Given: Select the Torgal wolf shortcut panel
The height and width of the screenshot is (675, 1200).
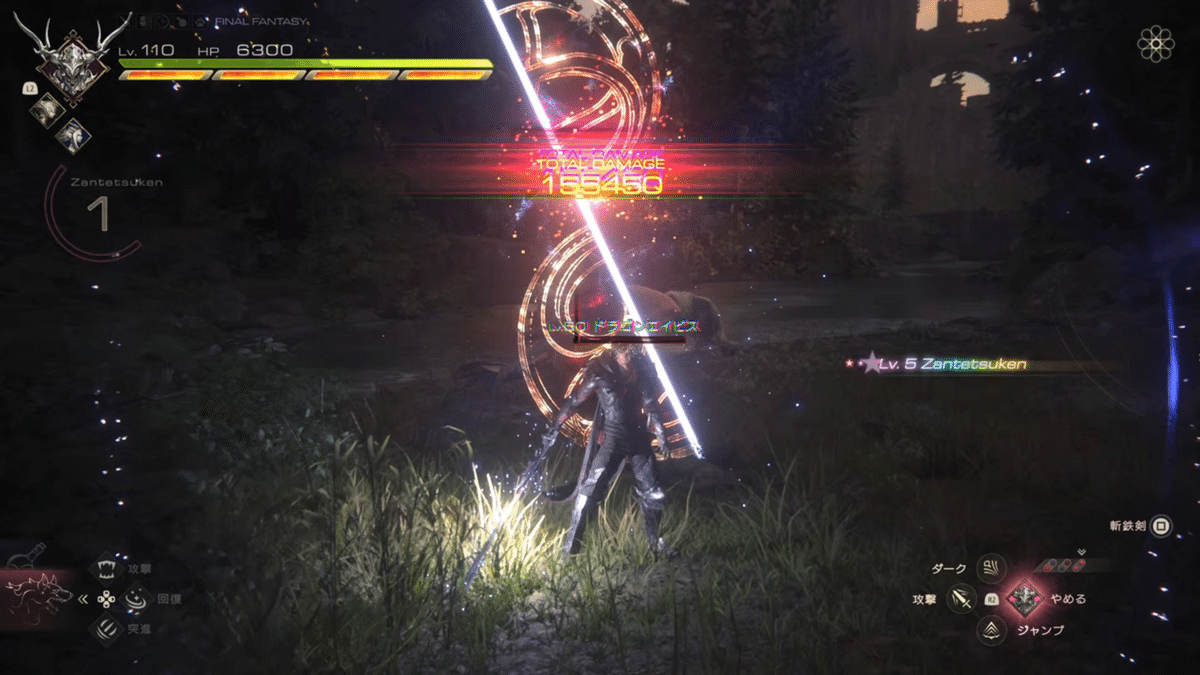Looking at the screenshot, I should tap(38, 593).
